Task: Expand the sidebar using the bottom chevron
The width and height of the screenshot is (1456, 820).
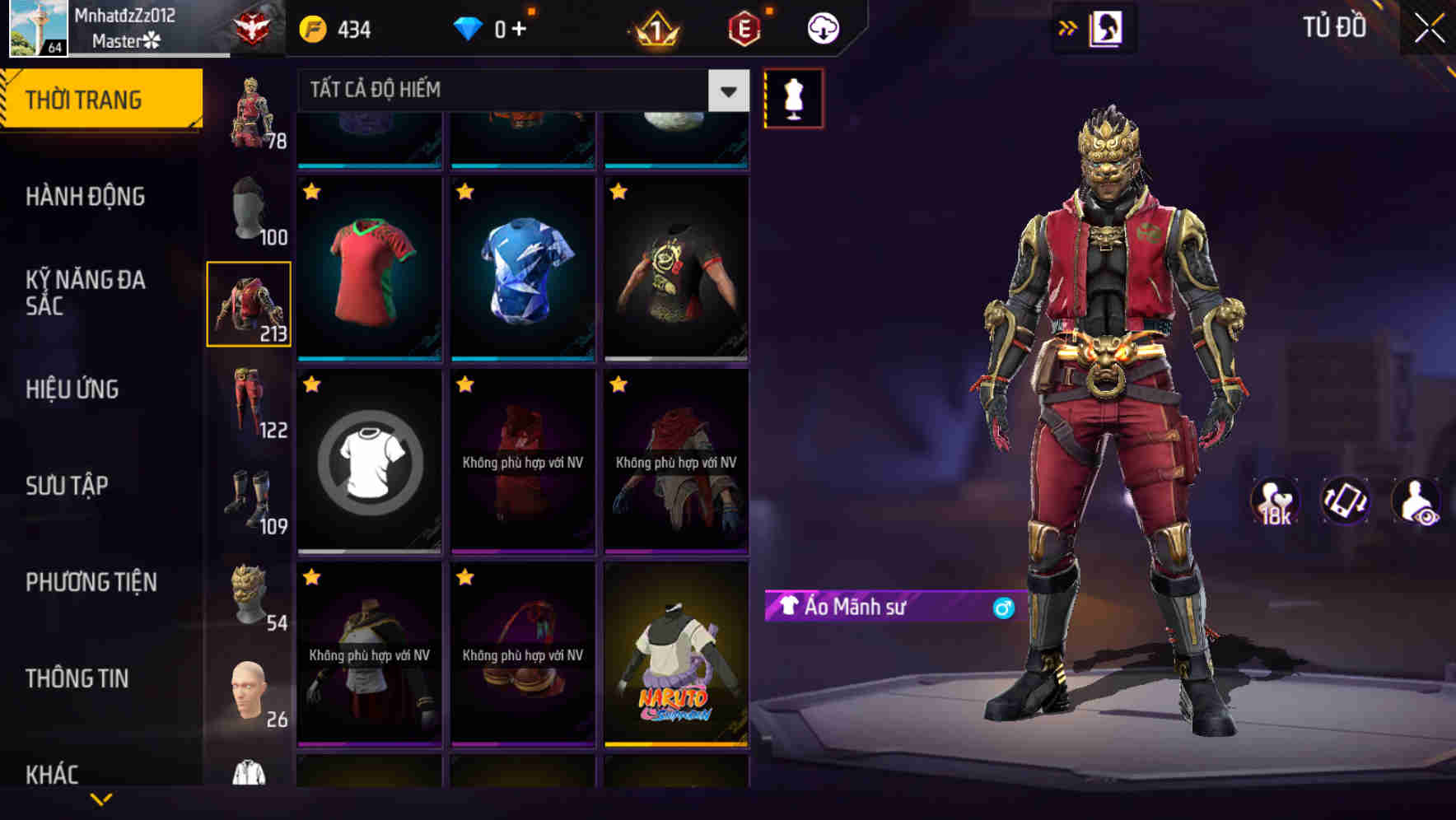Action: 102,799
